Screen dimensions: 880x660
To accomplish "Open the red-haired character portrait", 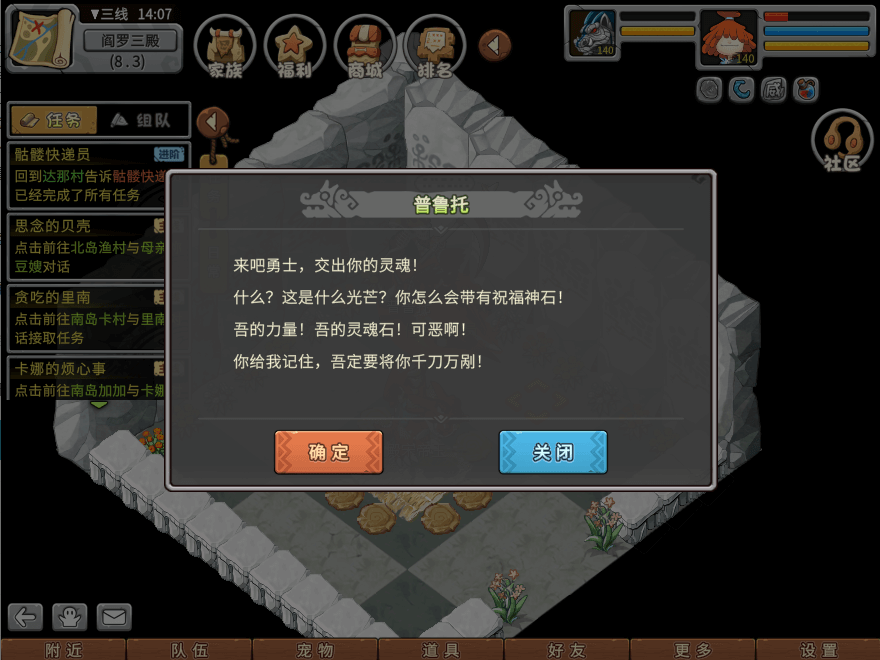I will pyautogui.click(x=729, y=38).
